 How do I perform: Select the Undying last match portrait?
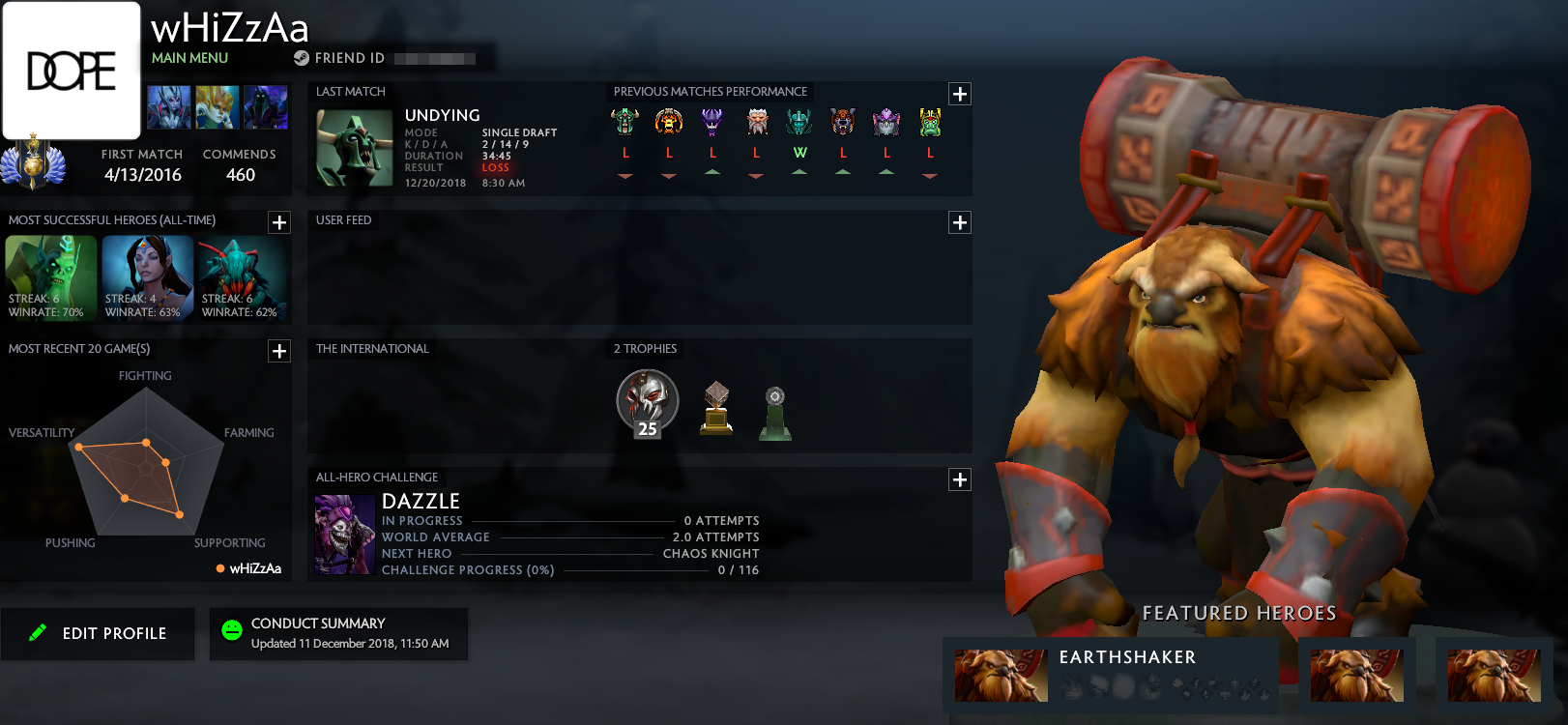(x=354, y=148)
